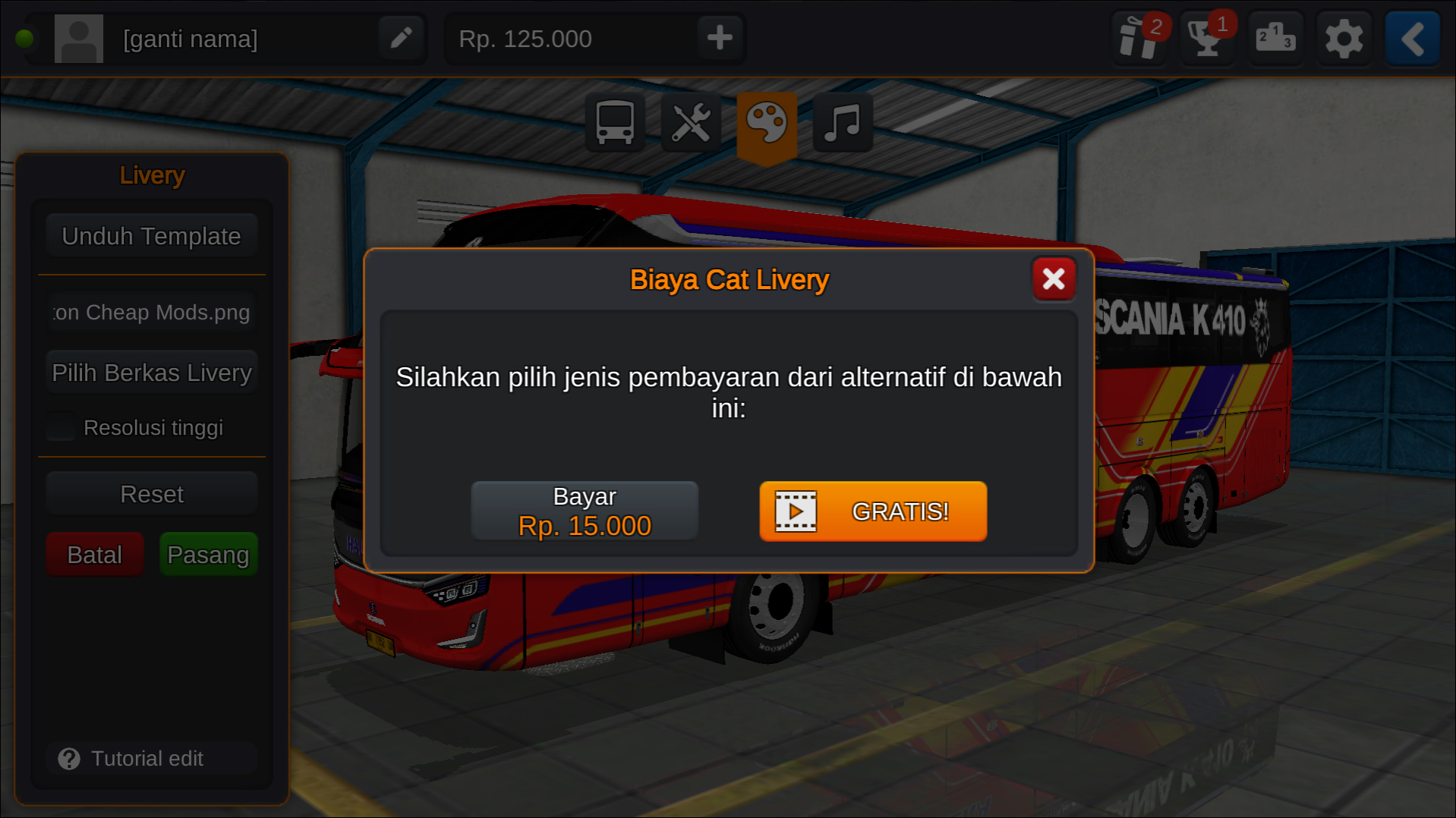Viewport: 1456px width, 818px height.
Task: Go back with the blue arrow icon
Action: pyautogui.click(x=1411, y=38)
